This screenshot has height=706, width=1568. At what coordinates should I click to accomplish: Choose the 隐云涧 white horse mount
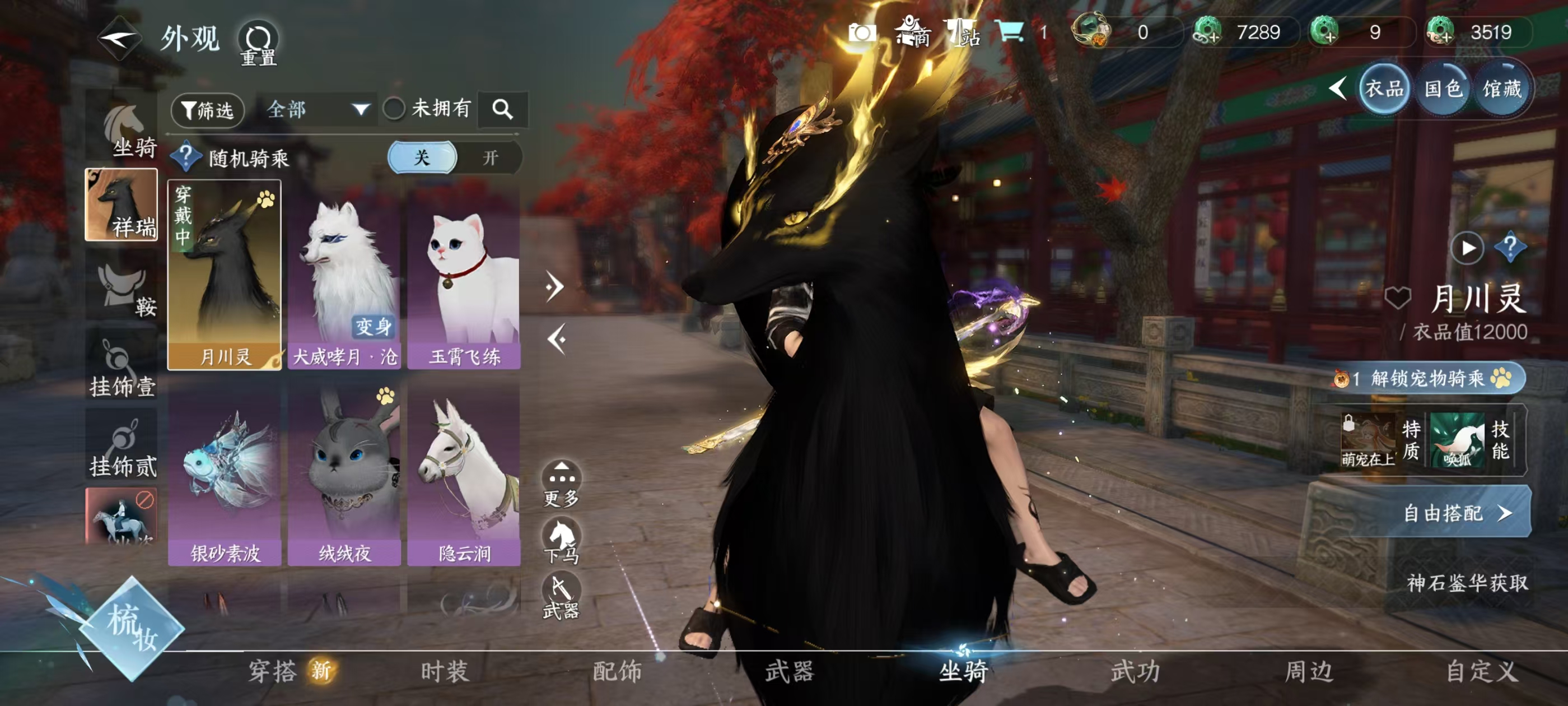464,473
